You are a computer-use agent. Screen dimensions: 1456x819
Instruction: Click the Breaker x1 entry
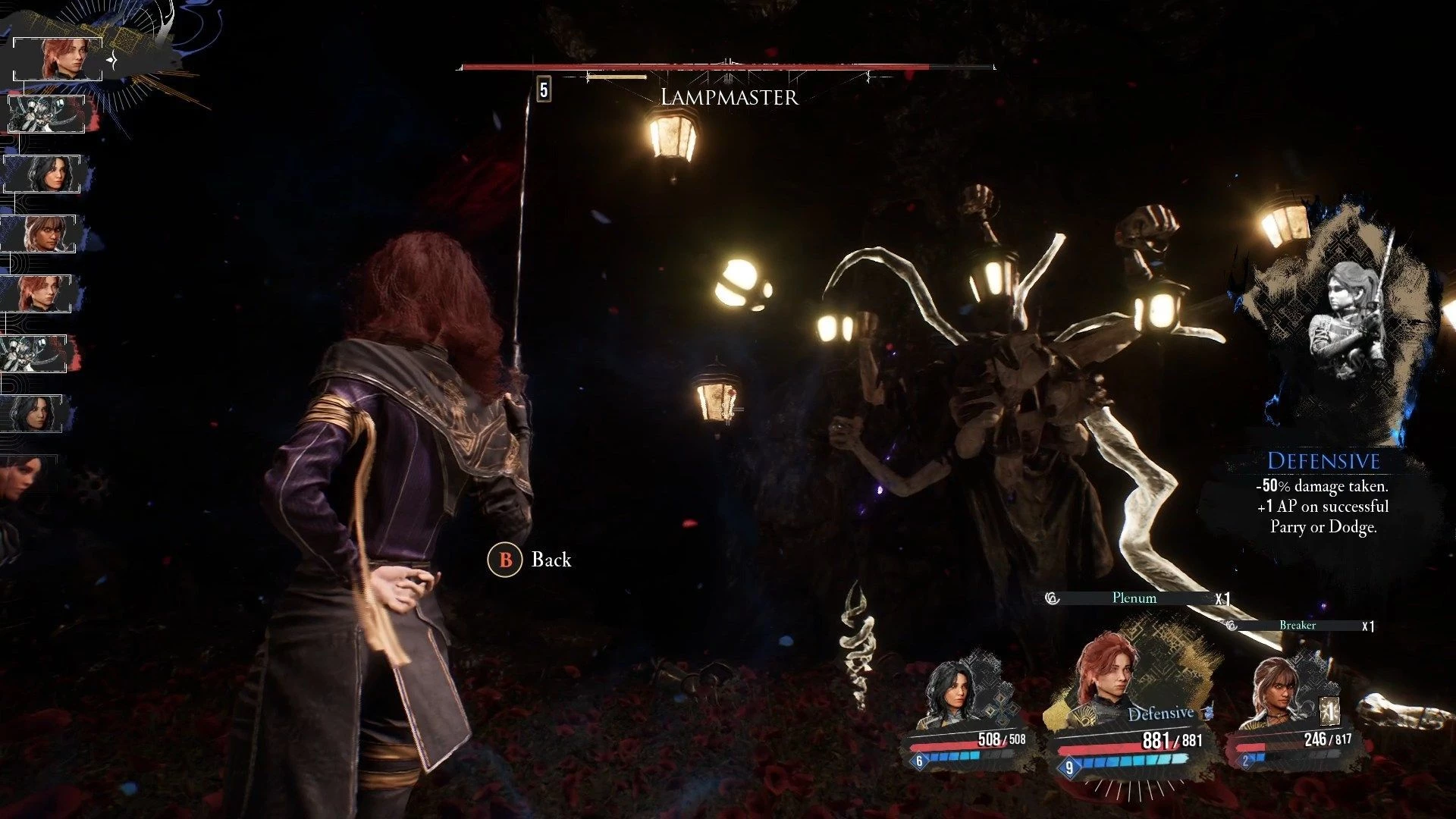pos(1298,626)
